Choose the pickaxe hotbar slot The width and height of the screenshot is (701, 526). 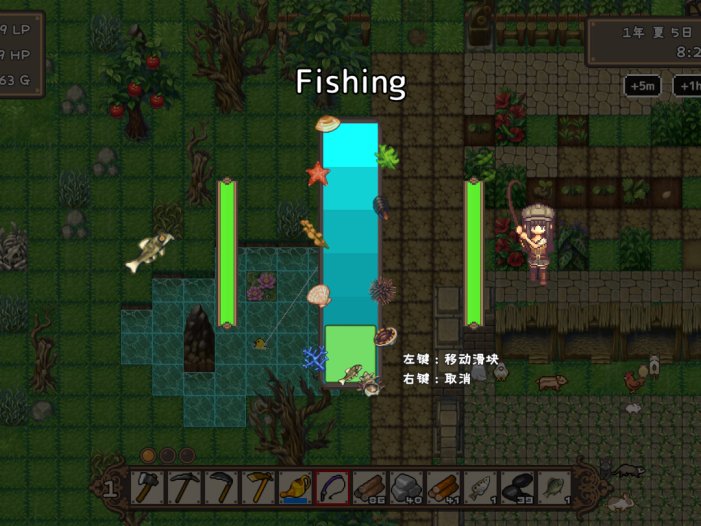pyautogui.click(x=184, y=487)
